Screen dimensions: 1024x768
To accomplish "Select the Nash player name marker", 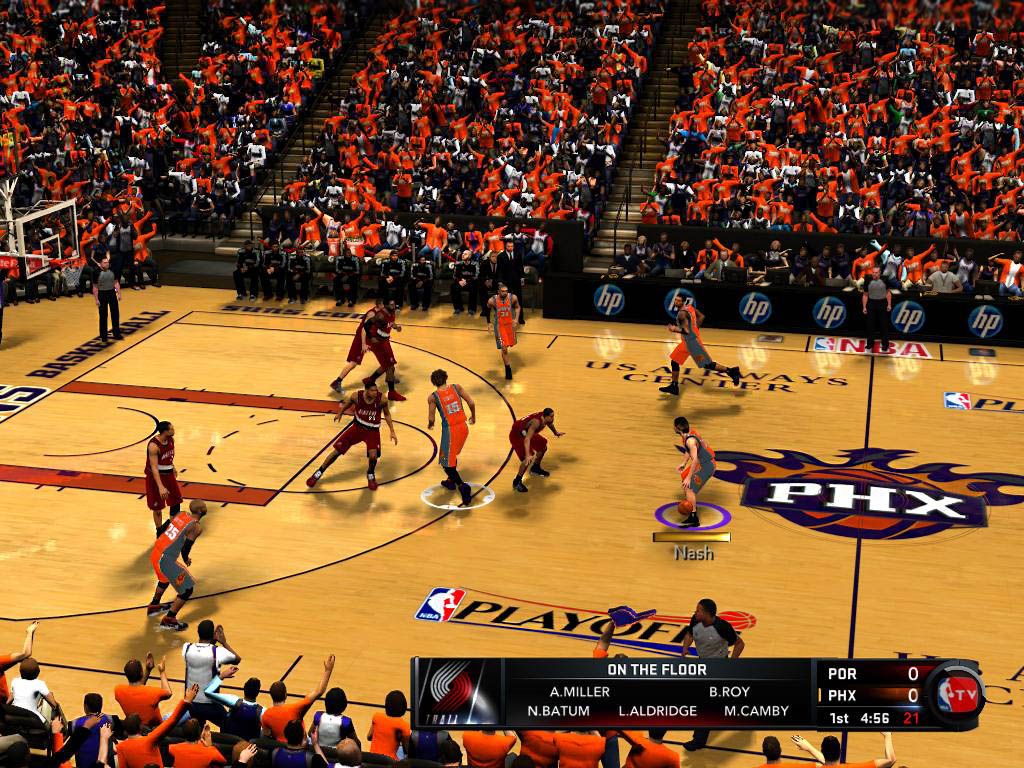I will (x=692, y=552).
